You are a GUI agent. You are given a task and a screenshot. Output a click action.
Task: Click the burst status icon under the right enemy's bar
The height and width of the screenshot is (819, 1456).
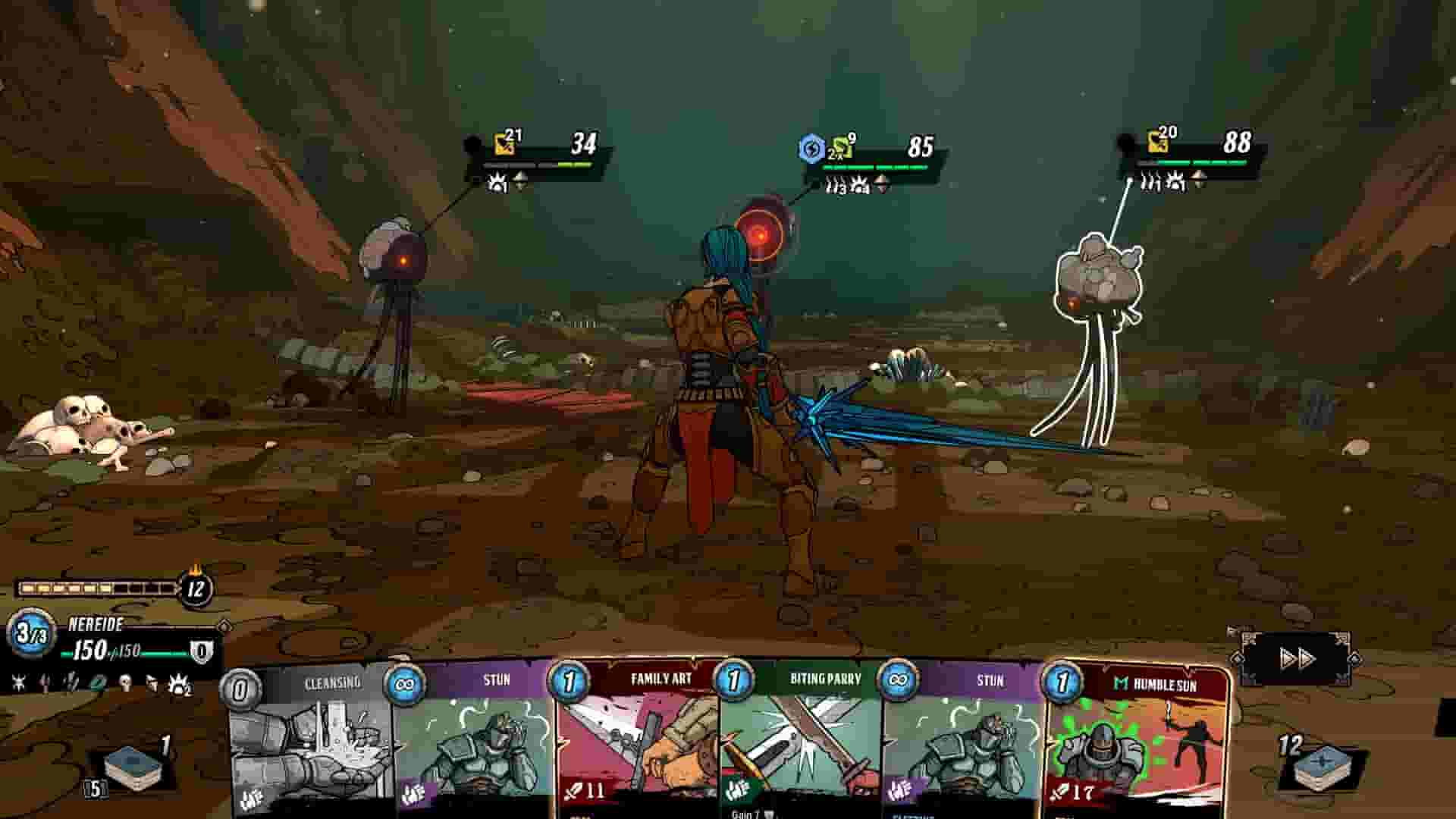point(1176,182)
